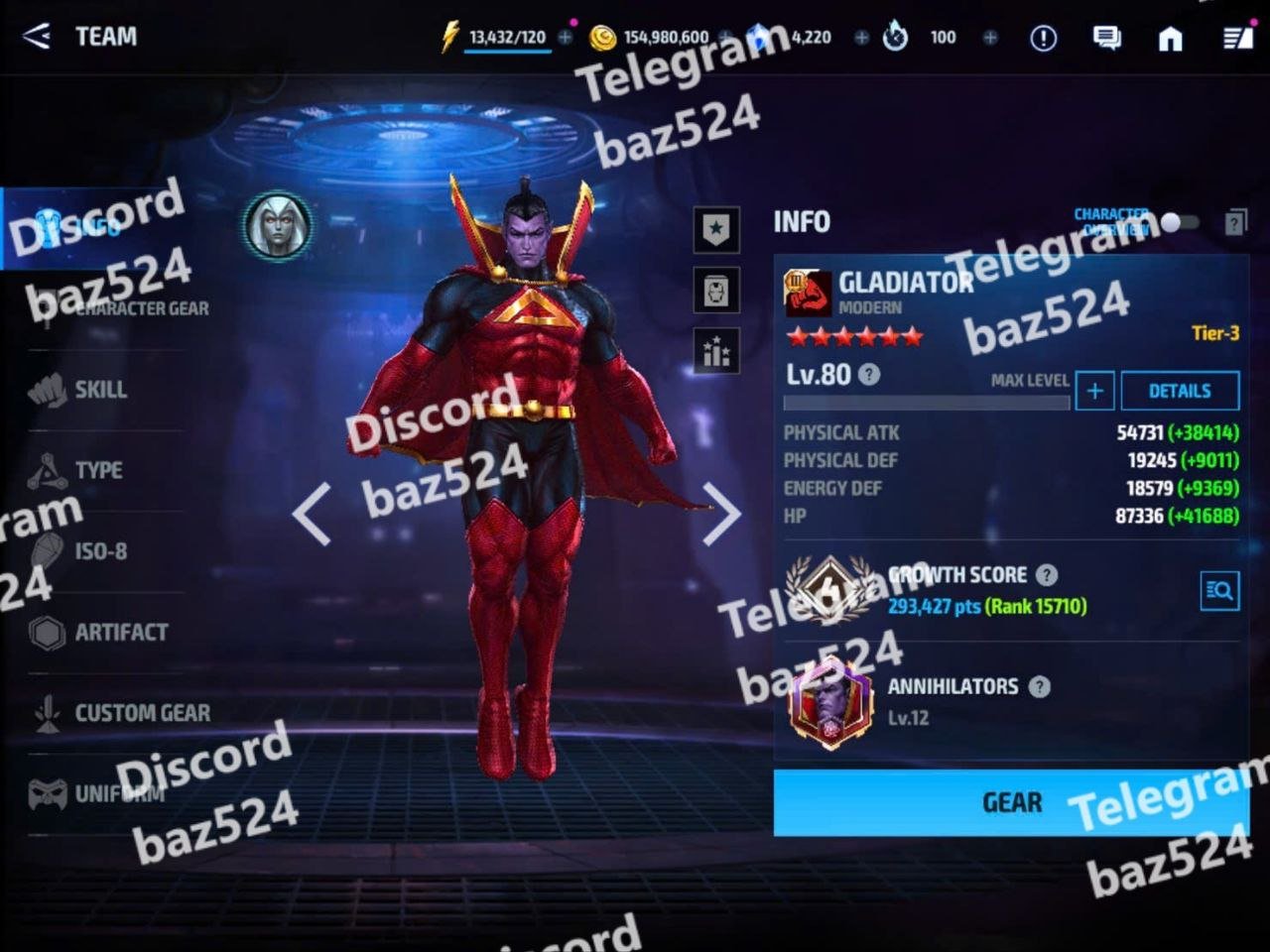This screenshot has height=952, width=1270.
Task: Open the Type tab
Action: (x=97, y=470)
